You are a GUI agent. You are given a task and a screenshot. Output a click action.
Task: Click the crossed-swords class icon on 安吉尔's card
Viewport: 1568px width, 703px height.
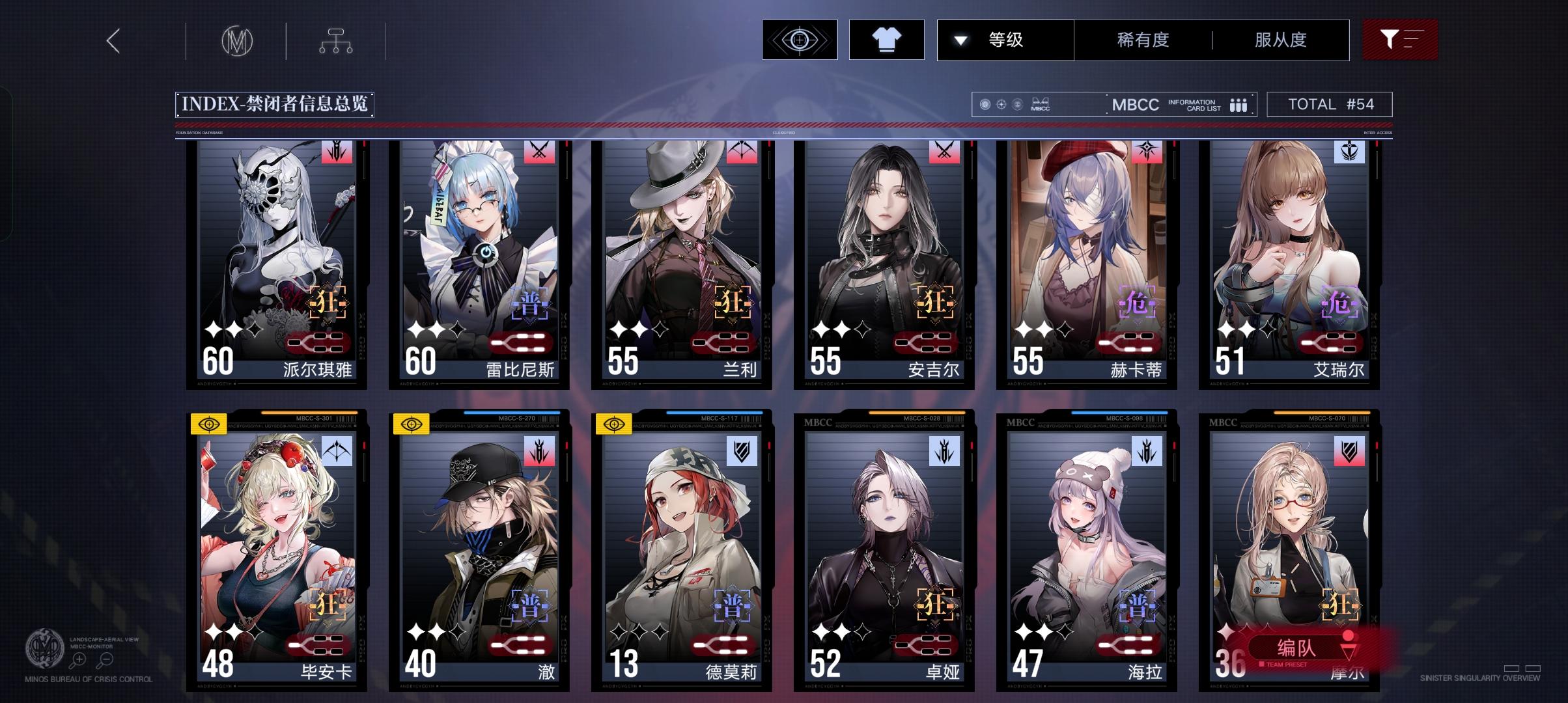[945, 151]
